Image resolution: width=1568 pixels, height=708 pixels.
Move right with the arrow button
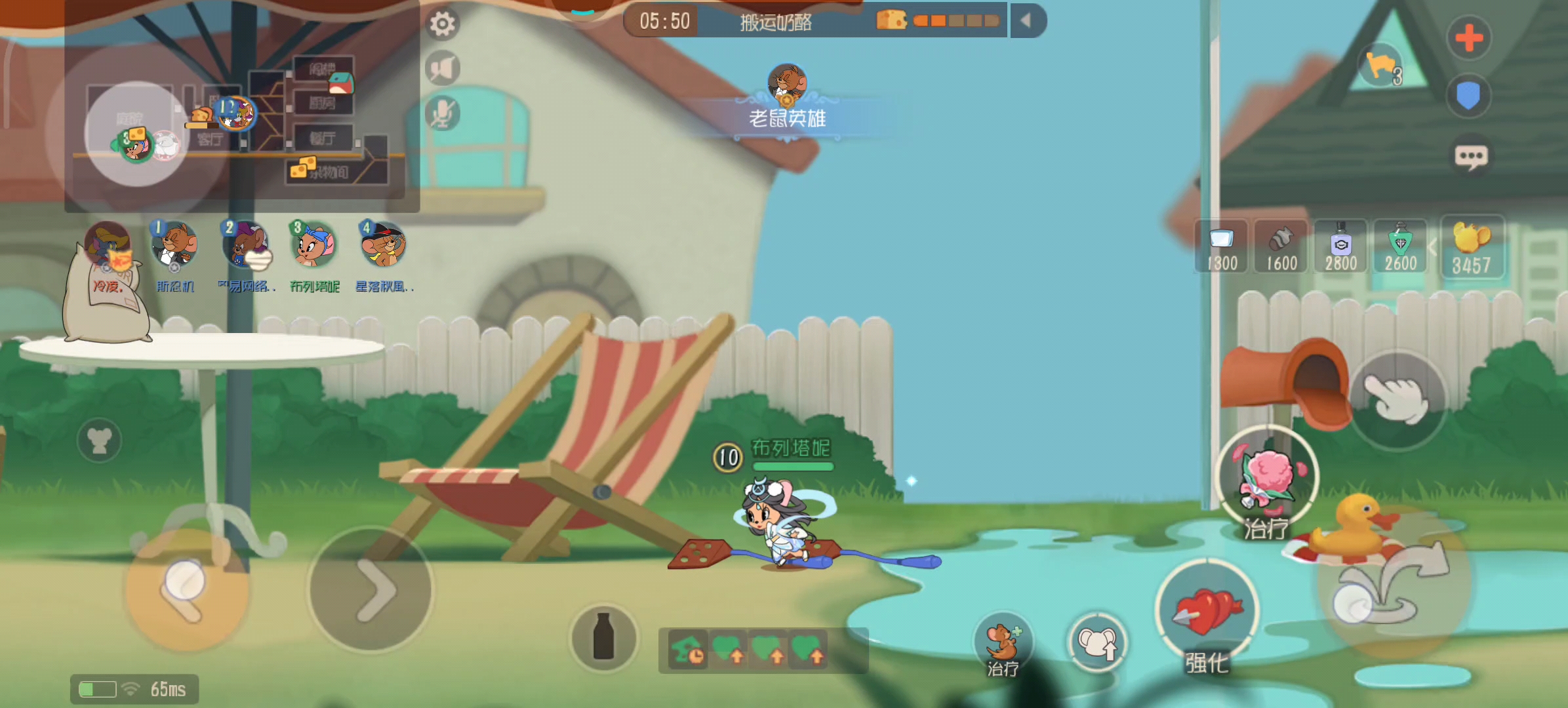[x=371, y=589]
